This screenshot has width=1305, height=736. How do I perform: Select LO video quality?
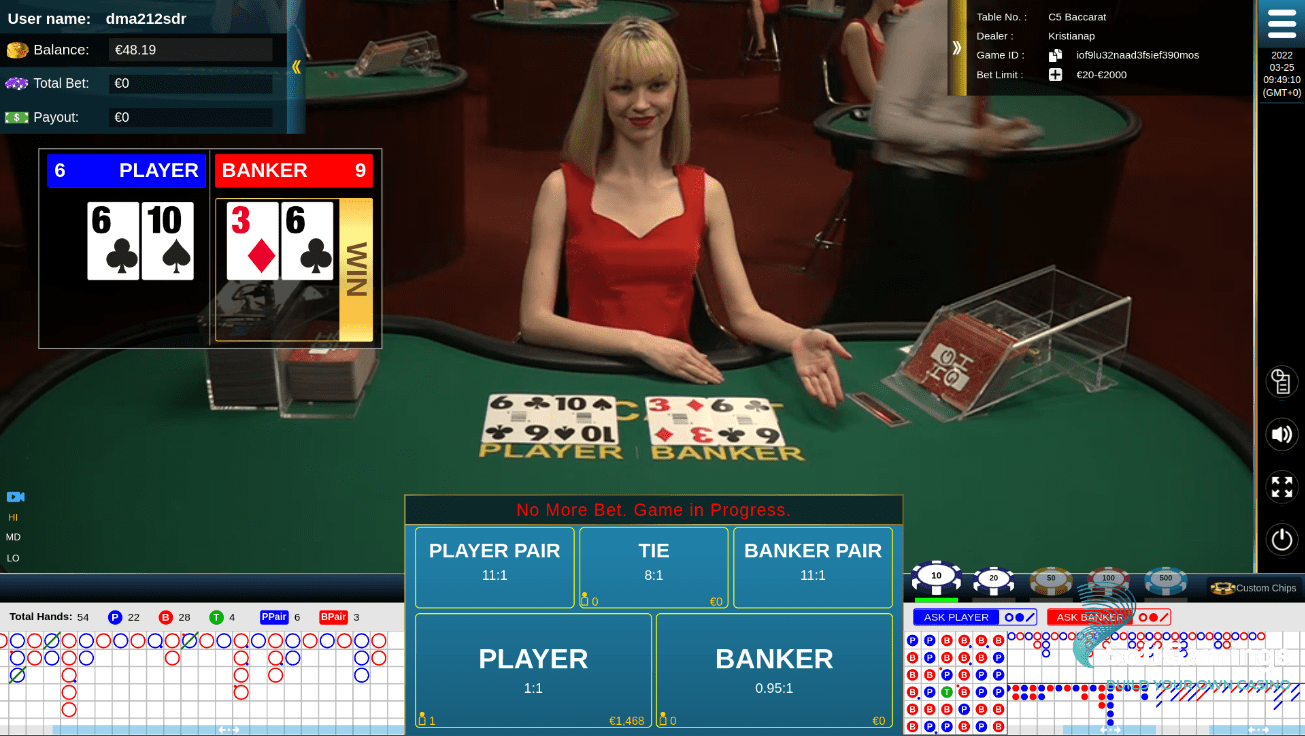pyautogui.click(x=14, y=556)
